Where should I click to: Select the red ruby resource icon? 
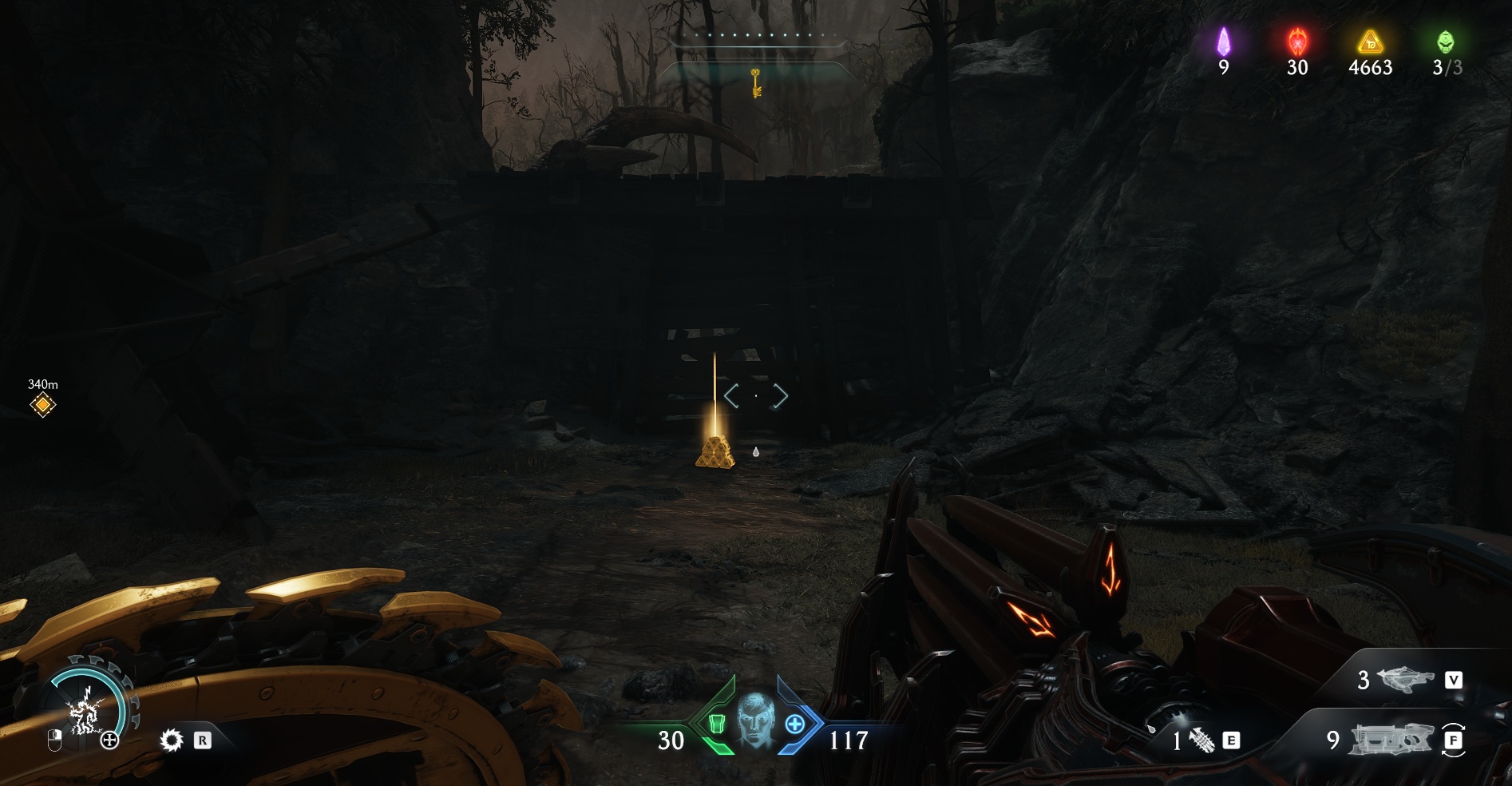1296,42
